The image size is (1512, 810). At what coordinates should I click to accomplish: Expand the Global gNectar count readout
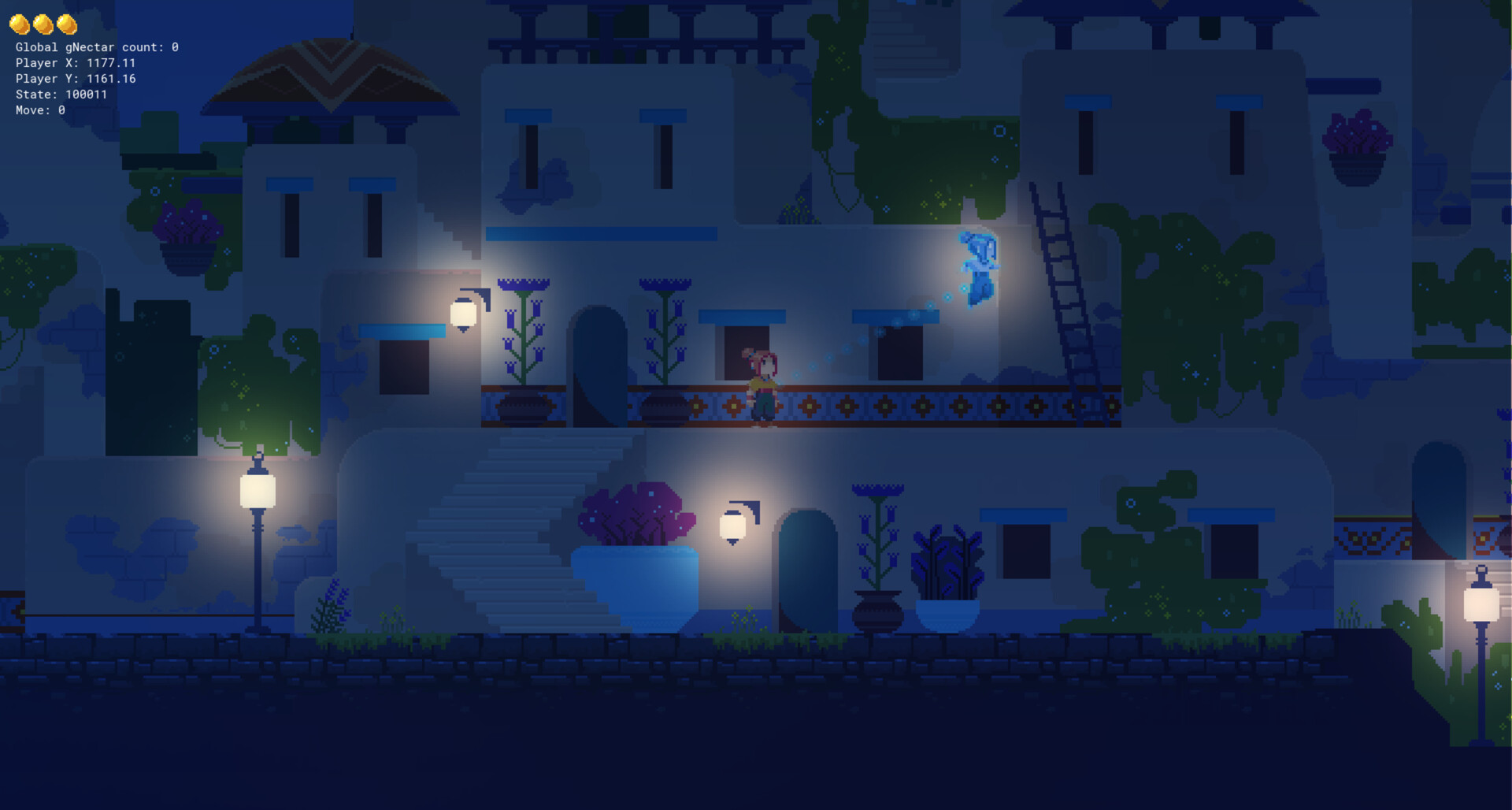tap(97, 47)
